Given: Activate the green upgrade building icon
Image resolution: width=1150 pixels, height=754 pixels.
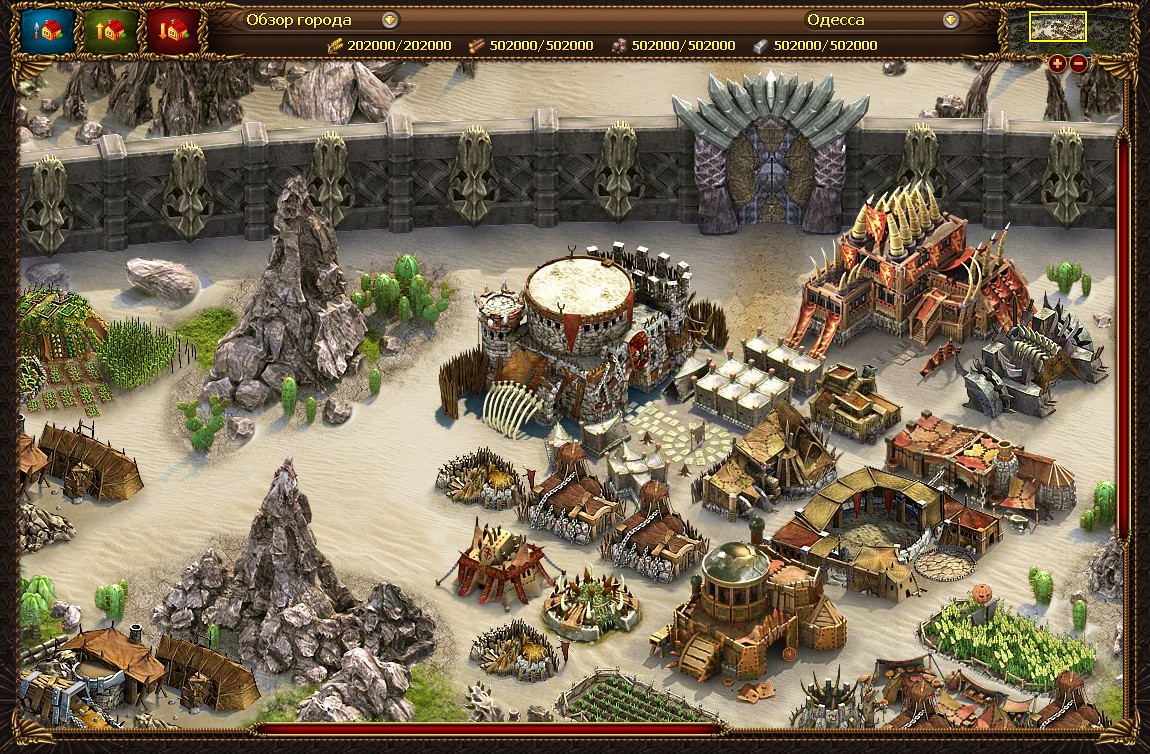Looking at the screenshot, I should pos(110,31).
